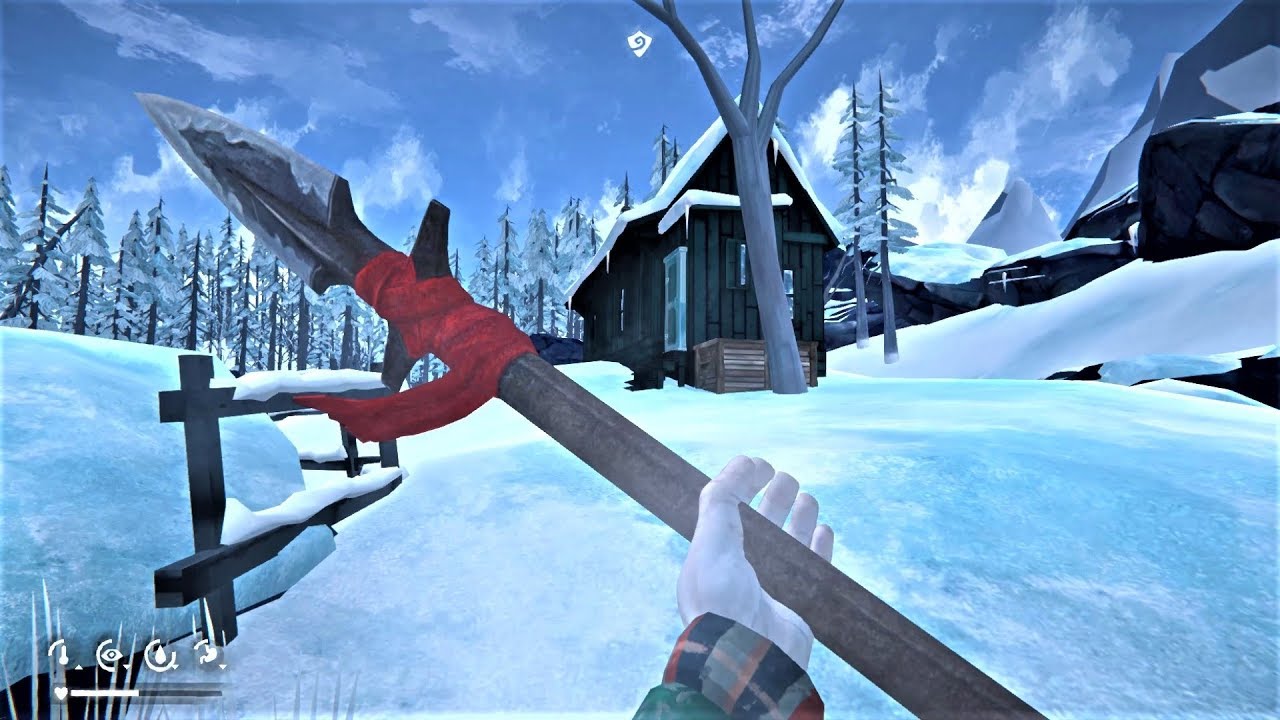1280x720 pixels.
Task: Check the water drop thirst icon
Action: coord(158,654)
